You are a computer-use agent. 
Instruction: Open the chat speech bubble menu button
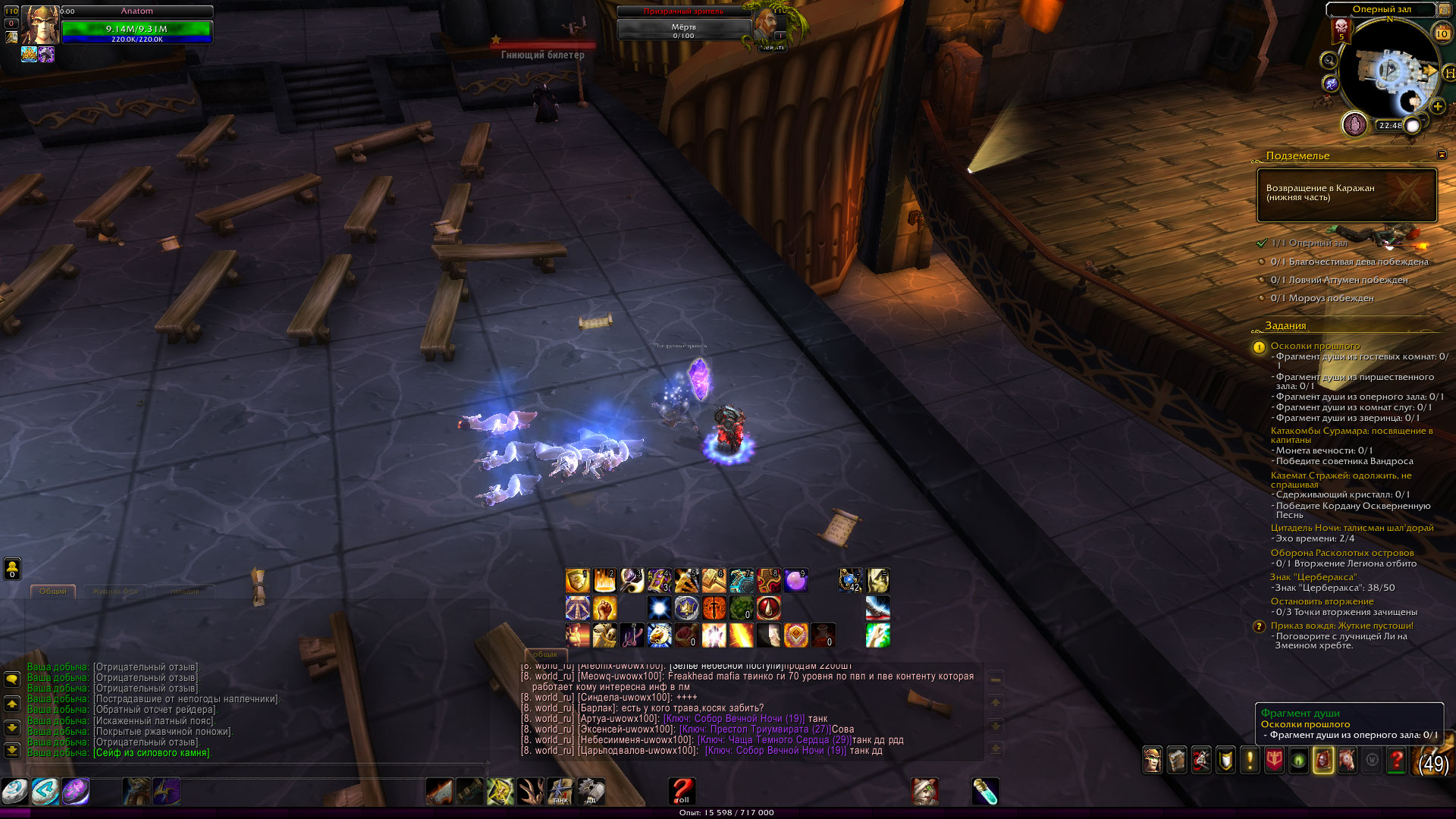[x=12, y=679]
